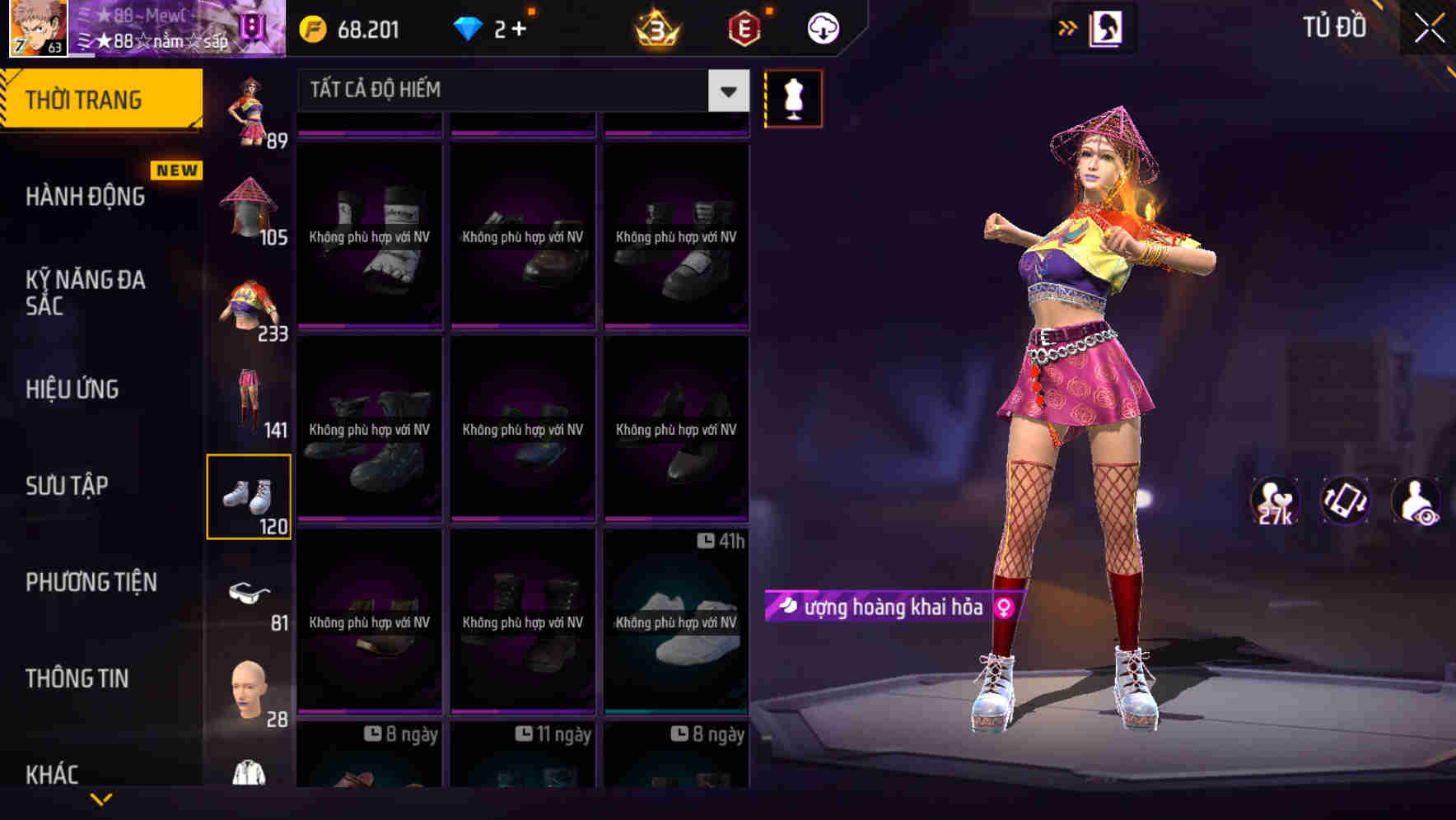The height and width of the screenshot is (820, 1456).
Task: Click the mannequin icon next to rarity filter
Action: coord(793,98)
